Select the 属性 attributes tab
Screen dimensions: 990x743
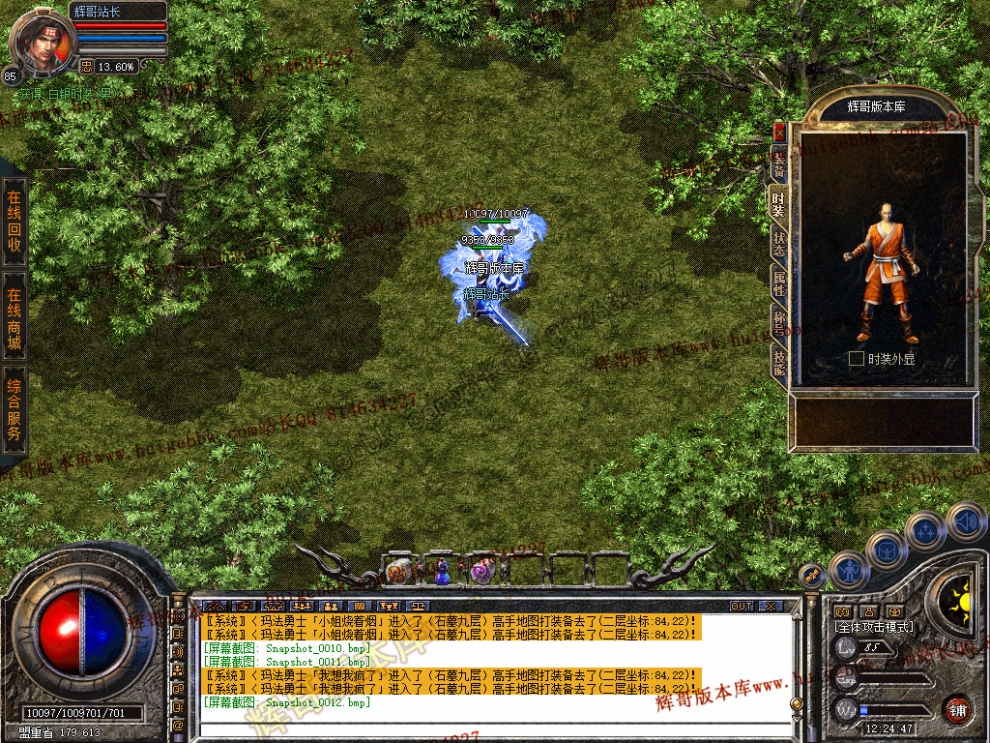click(778, 283)
